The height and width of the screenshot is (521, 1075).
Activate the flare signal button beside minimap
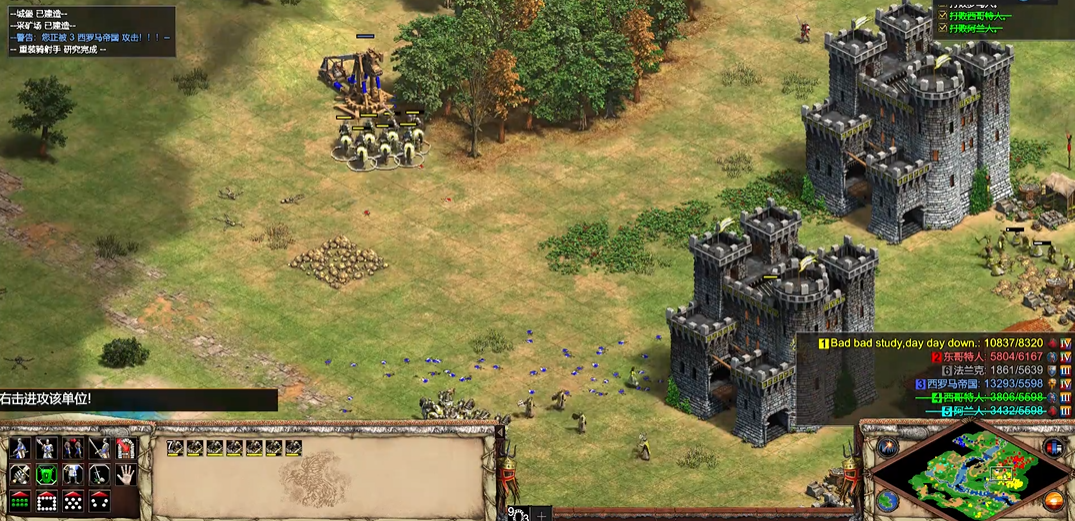886,447
